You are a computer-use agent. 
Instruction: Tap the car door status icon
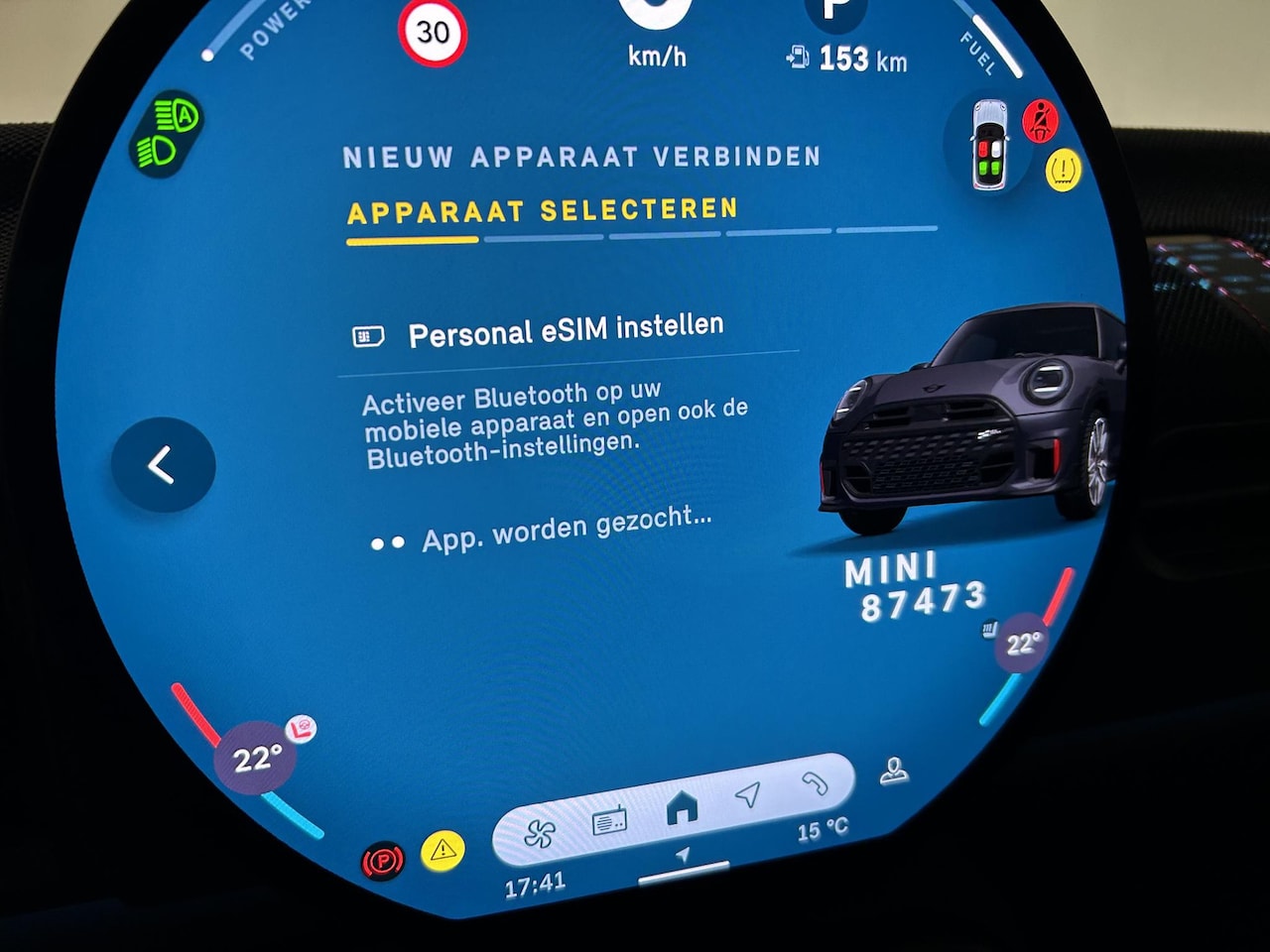point(990,145)
